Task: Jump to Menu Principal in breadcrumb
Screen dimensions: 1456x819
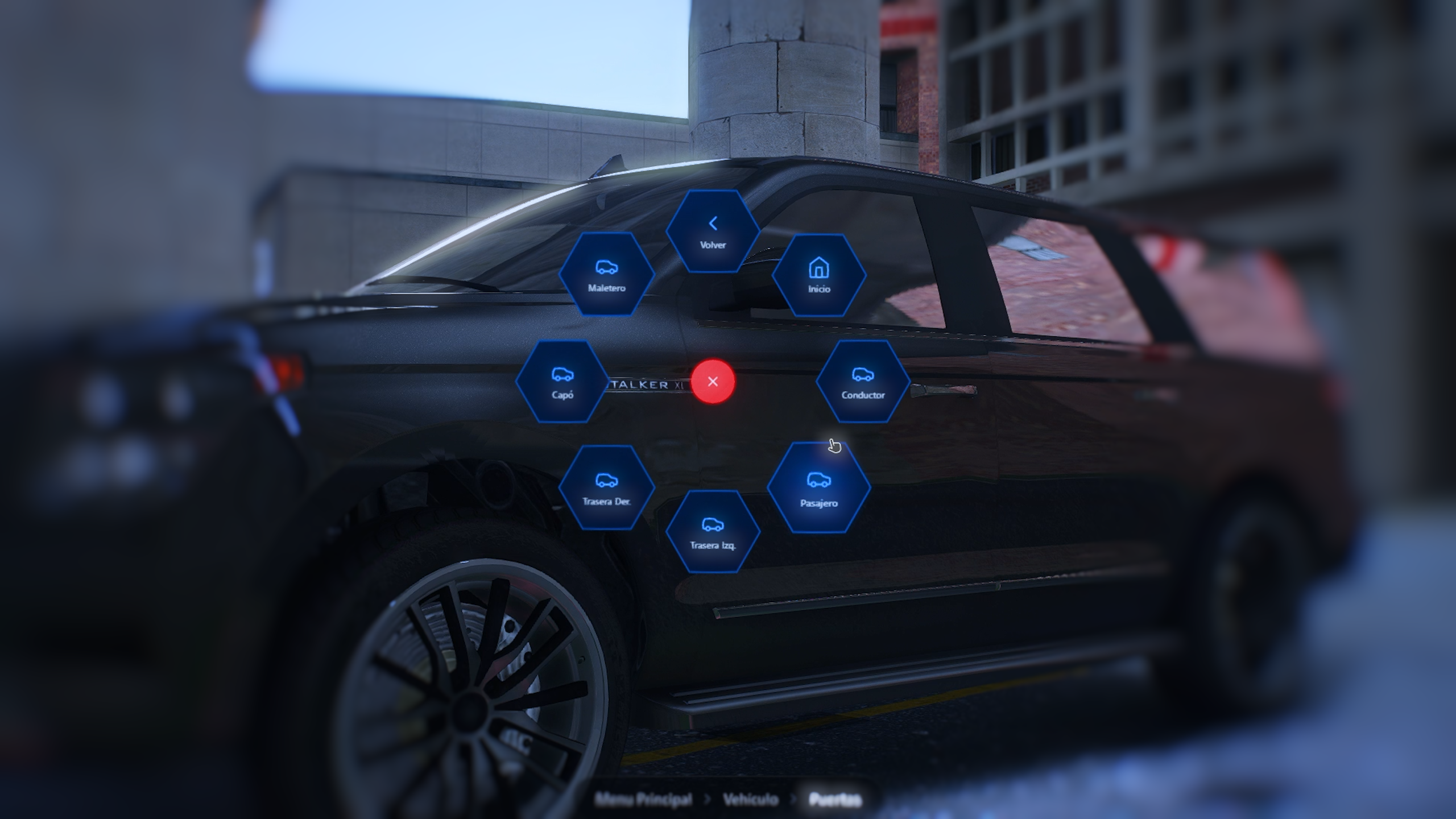Action: 643,800
